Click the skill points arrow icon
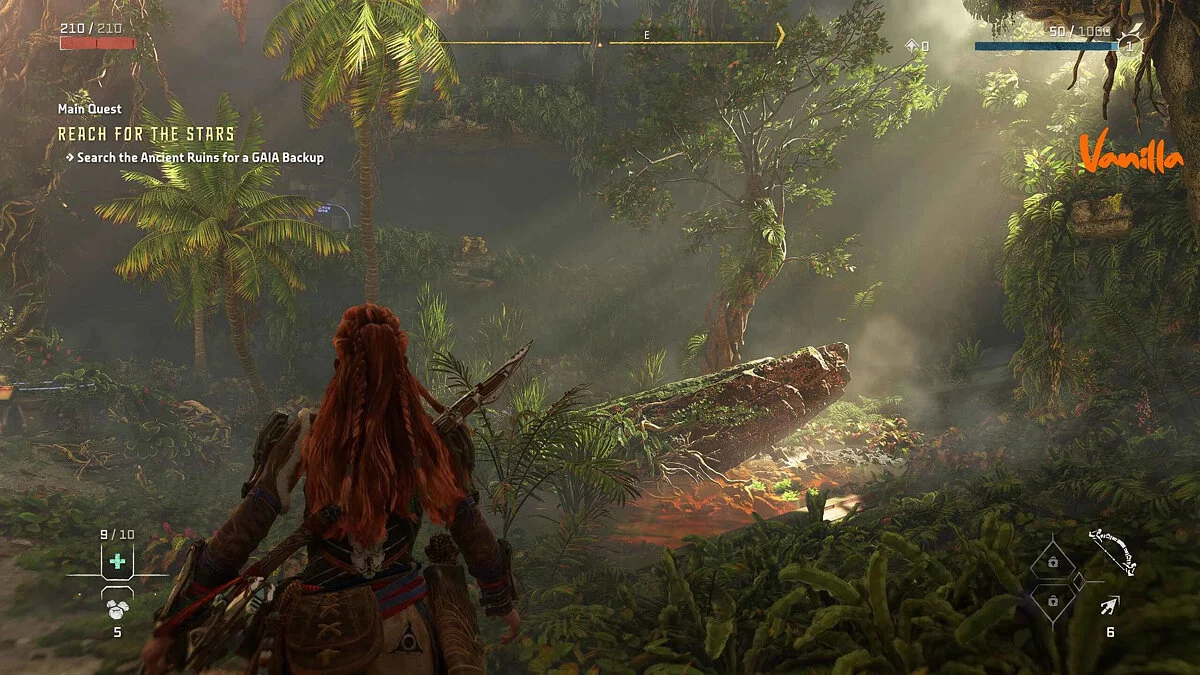1200x675 pixels. [x=911, y=46]
